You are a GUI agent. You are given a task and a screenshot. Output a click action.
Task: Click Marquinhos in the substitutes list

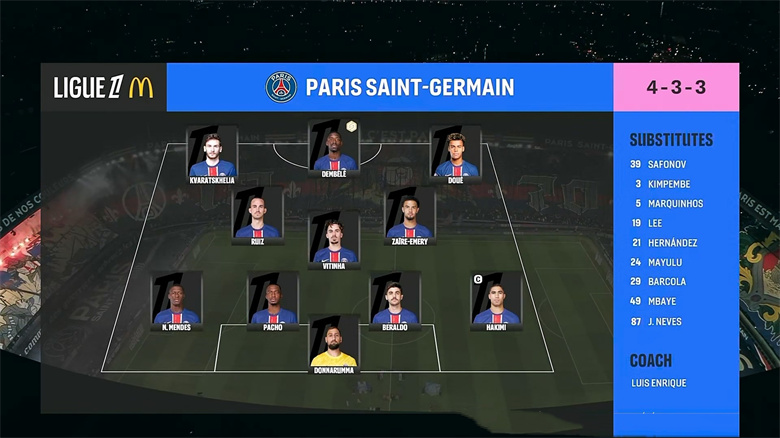pos(675,203)
